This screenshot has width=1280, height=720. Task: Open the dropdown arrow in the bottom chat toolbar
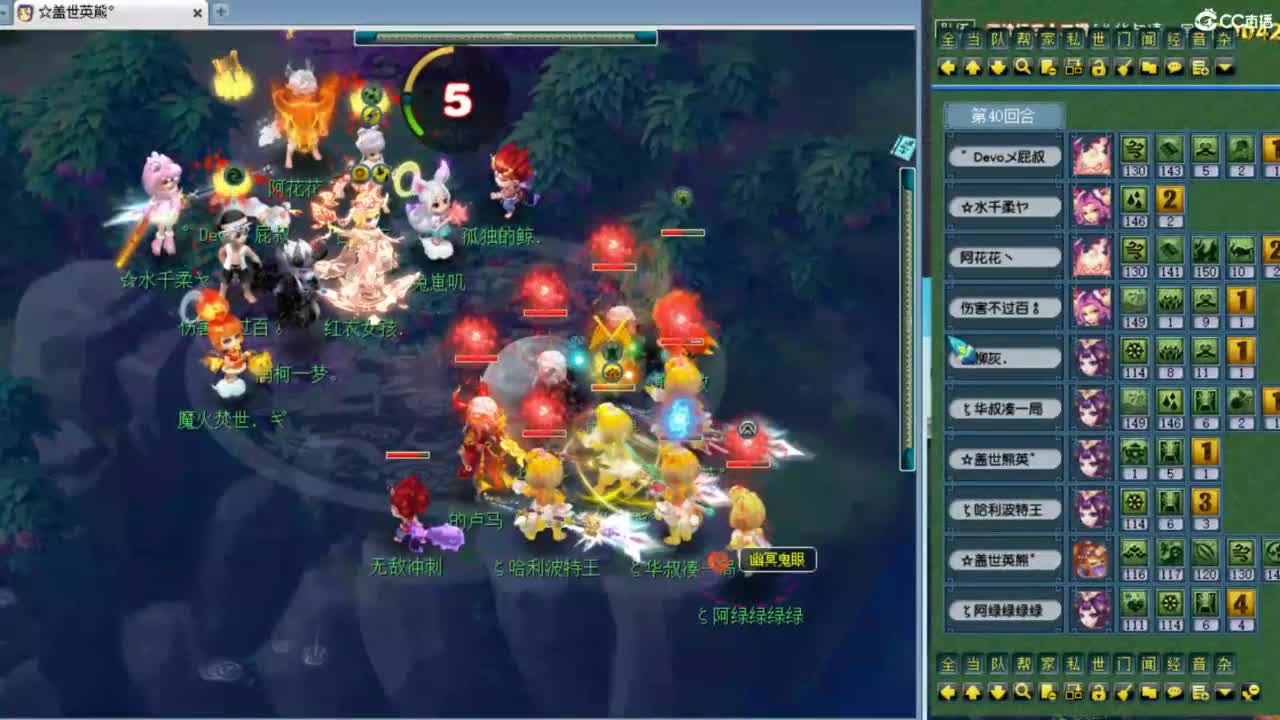[1225, 692]
